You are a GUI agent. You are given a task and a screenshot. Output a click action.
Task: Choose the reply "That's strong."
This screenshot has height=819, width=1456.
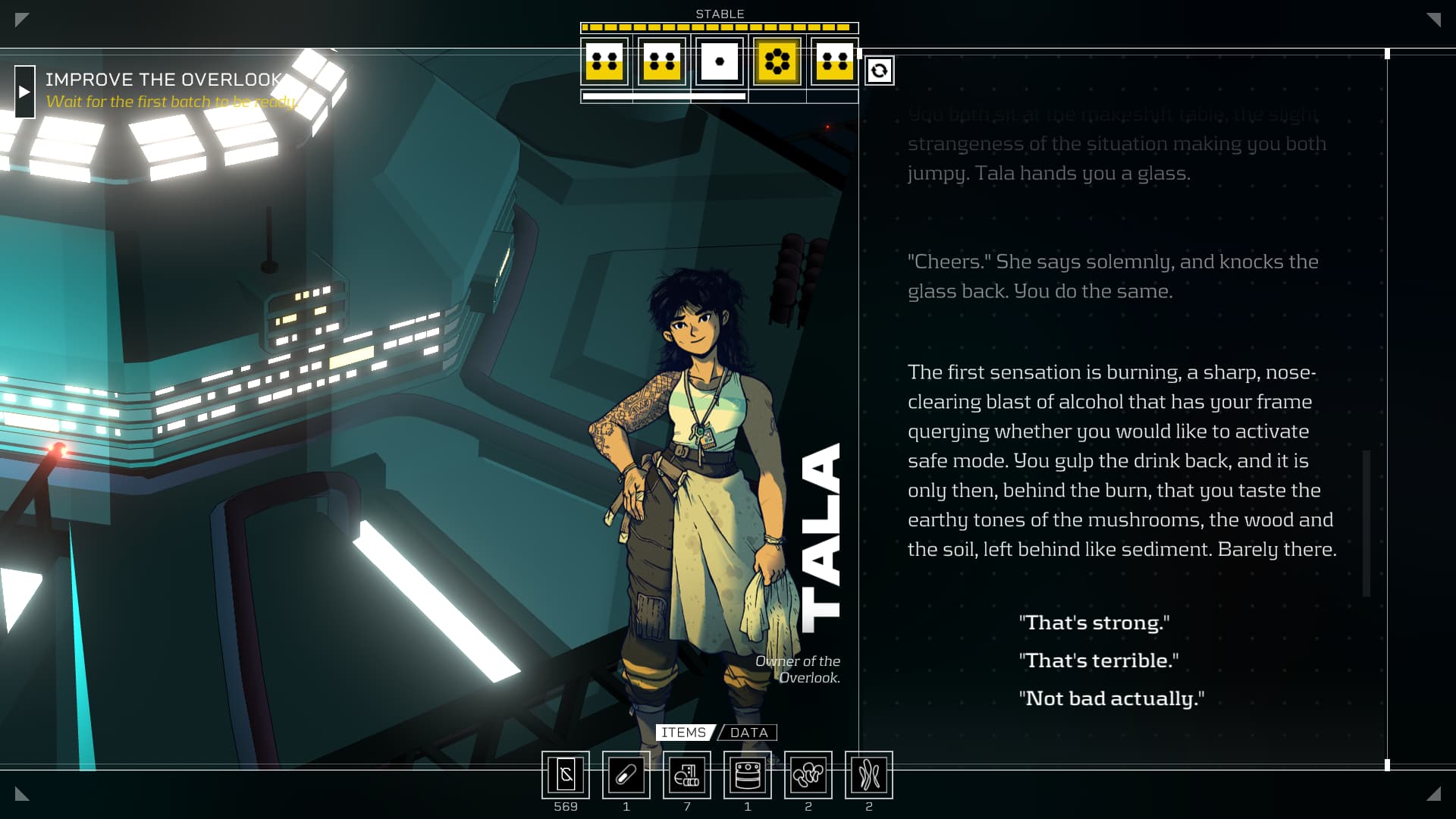tap(1094, 623)
